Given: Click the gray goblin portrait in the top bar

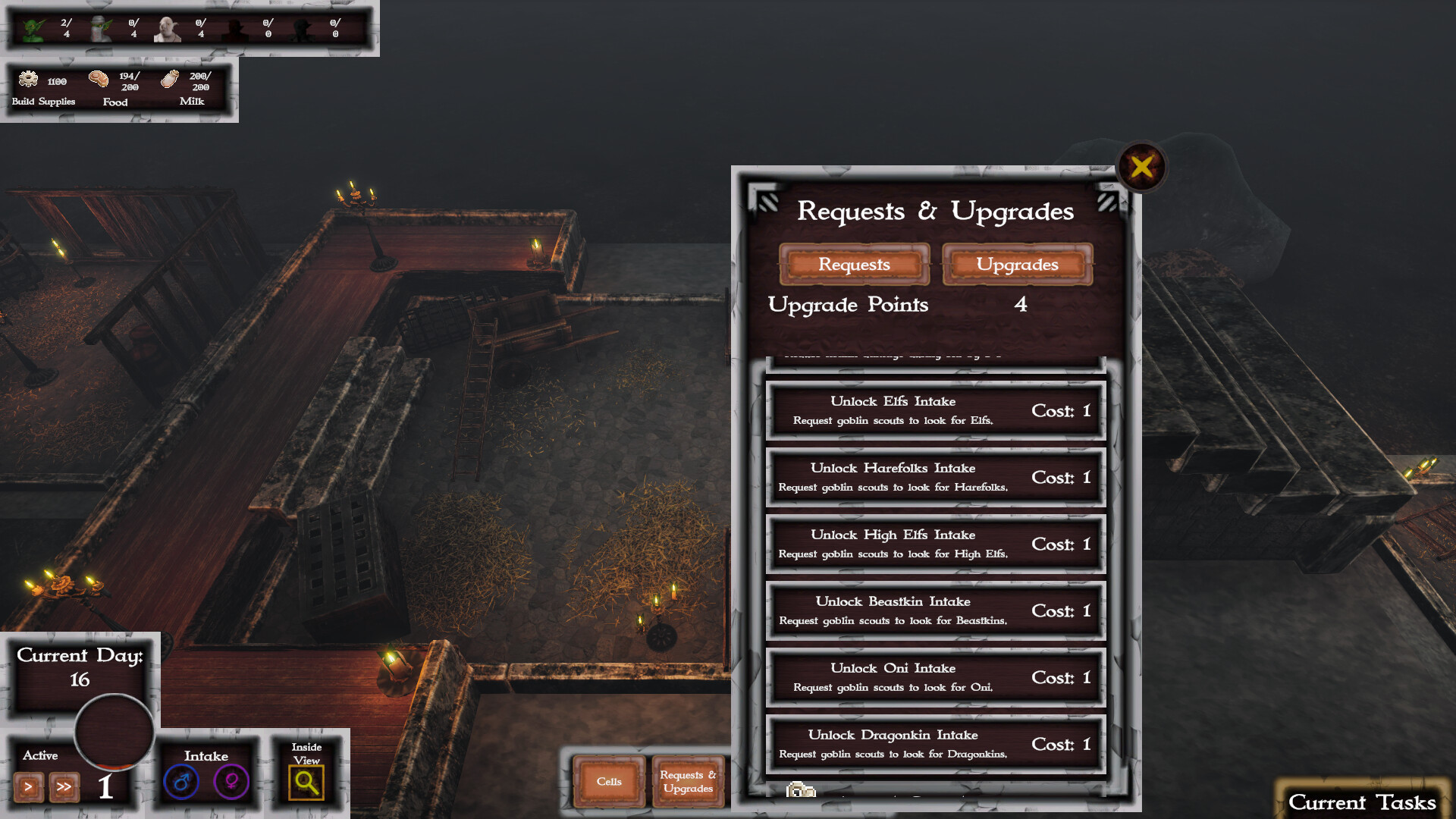Looking at the screenshot, I should tap(102, 27).
